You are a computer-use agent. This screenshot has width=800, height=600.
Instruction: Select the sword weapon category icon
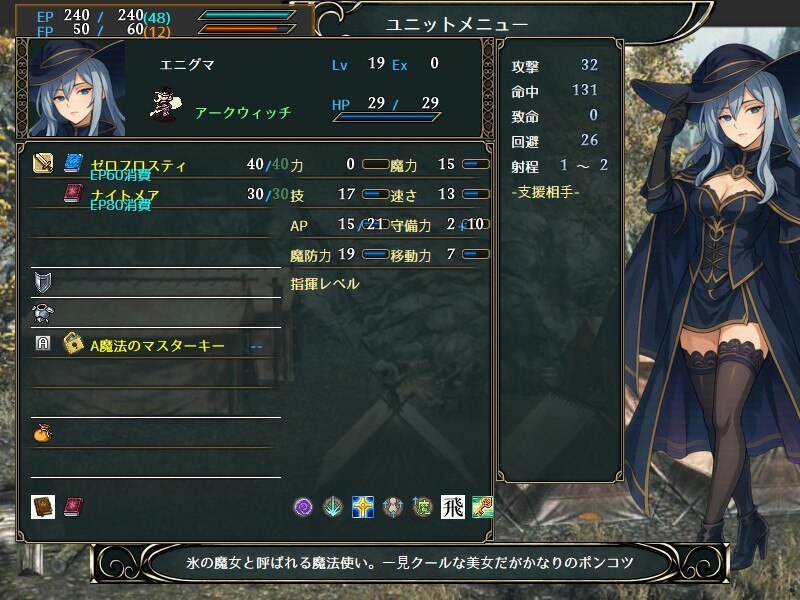click(43, 163)
